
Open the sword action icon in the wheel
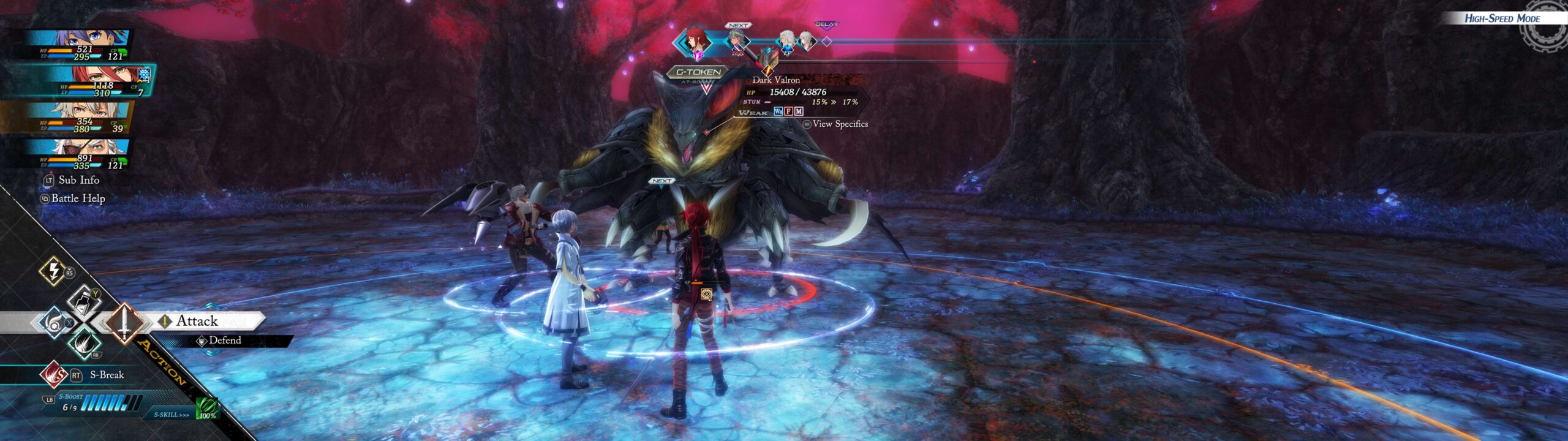coord(124,322)
